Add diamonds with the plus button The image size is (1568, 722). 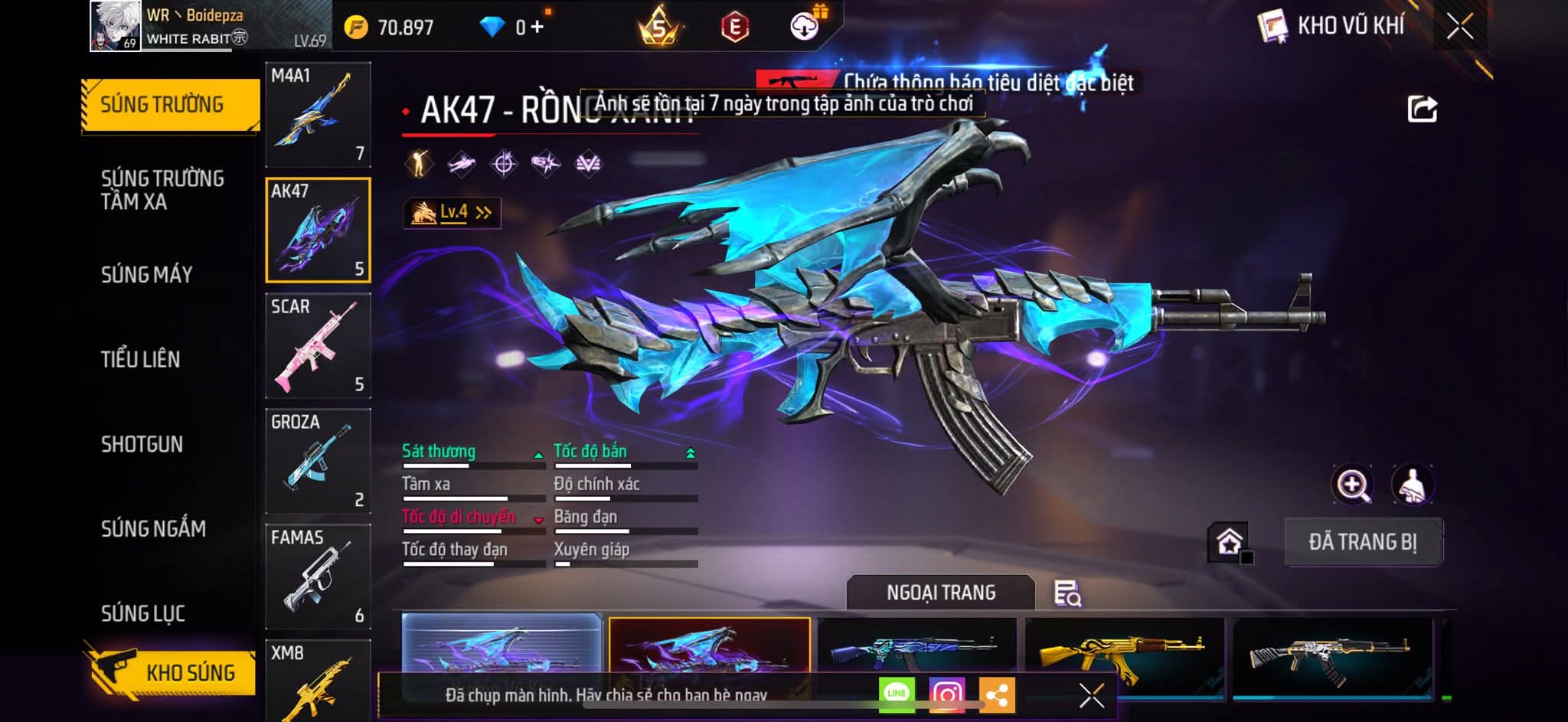(537, 28)
